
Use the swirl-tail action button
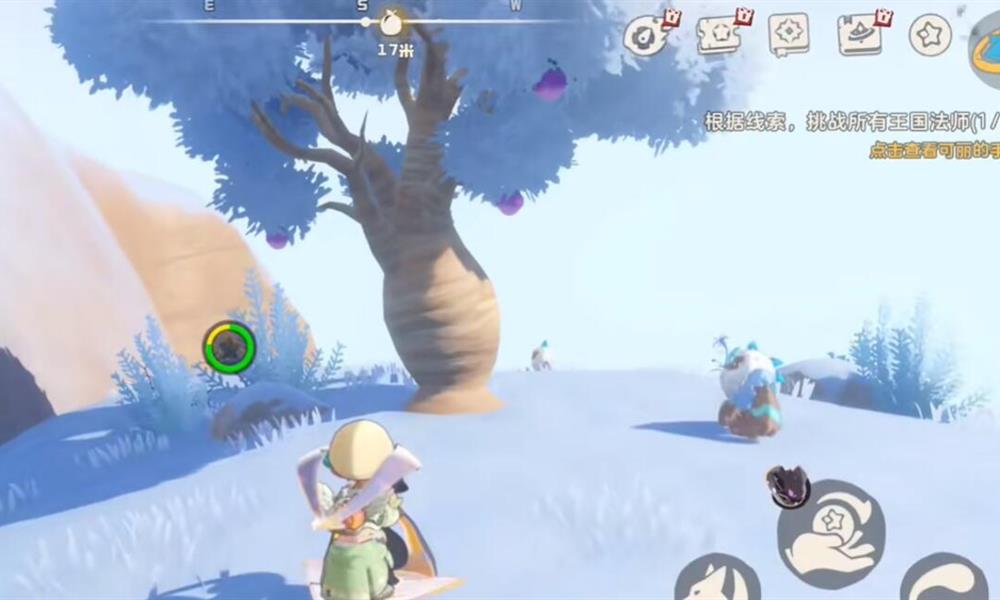(x=945, y=580)
